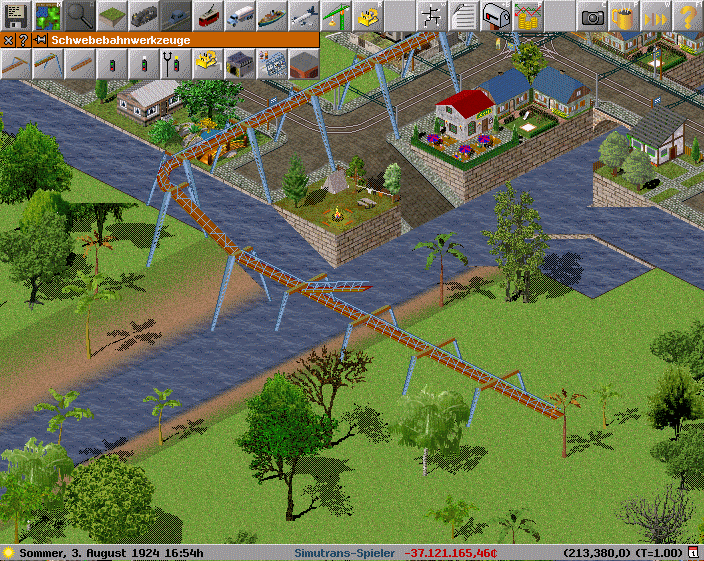The width and height of the screenshot is (704, 561).
Task: Open the road construction tools (truck icon)
Action: [x=240, y=16]
